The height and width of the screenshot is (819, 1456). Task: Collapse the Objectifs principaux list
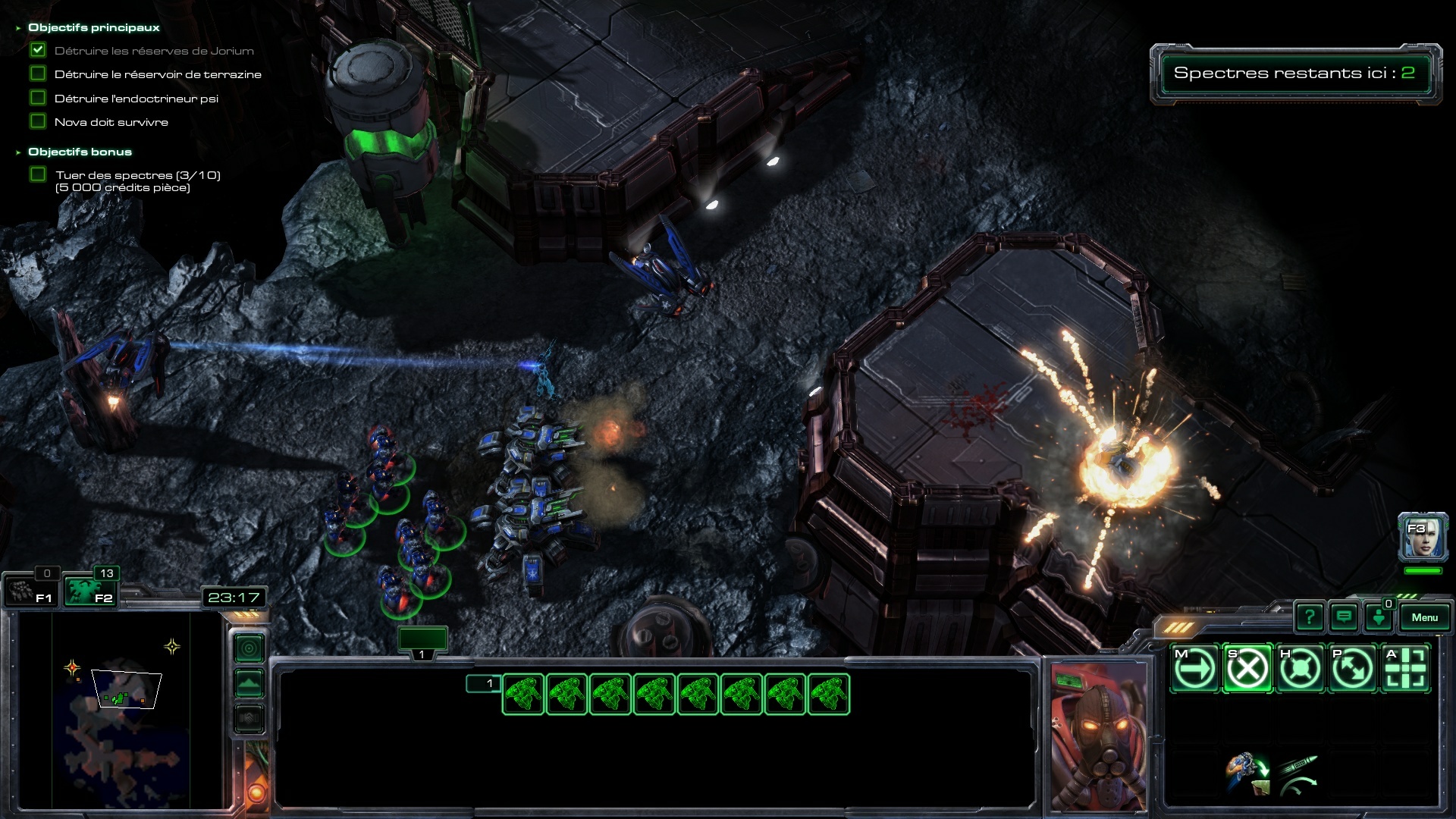[18, 28]
